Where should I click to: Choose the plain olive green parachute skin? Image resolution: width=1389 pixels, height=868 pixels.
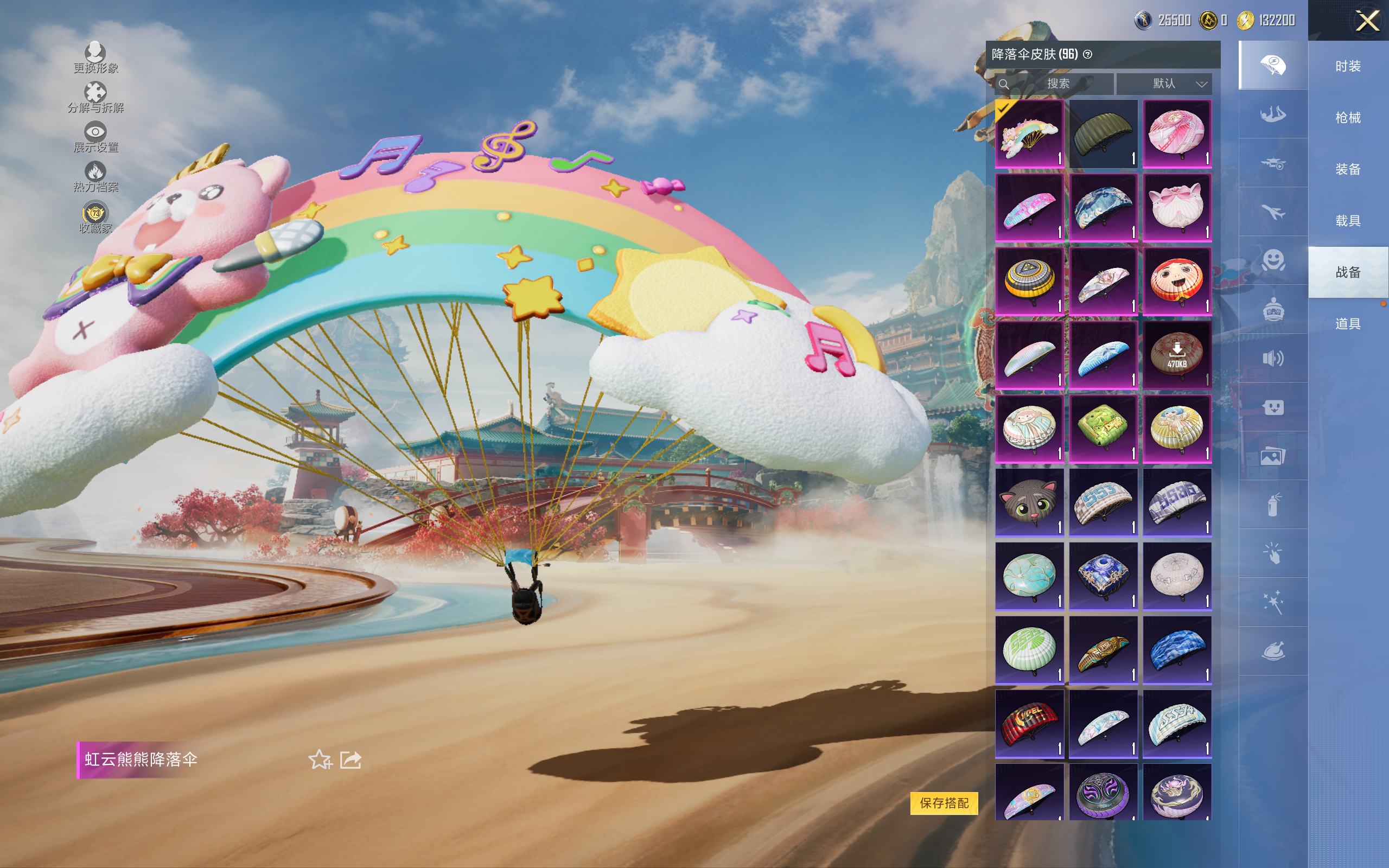click(1103, 134)
